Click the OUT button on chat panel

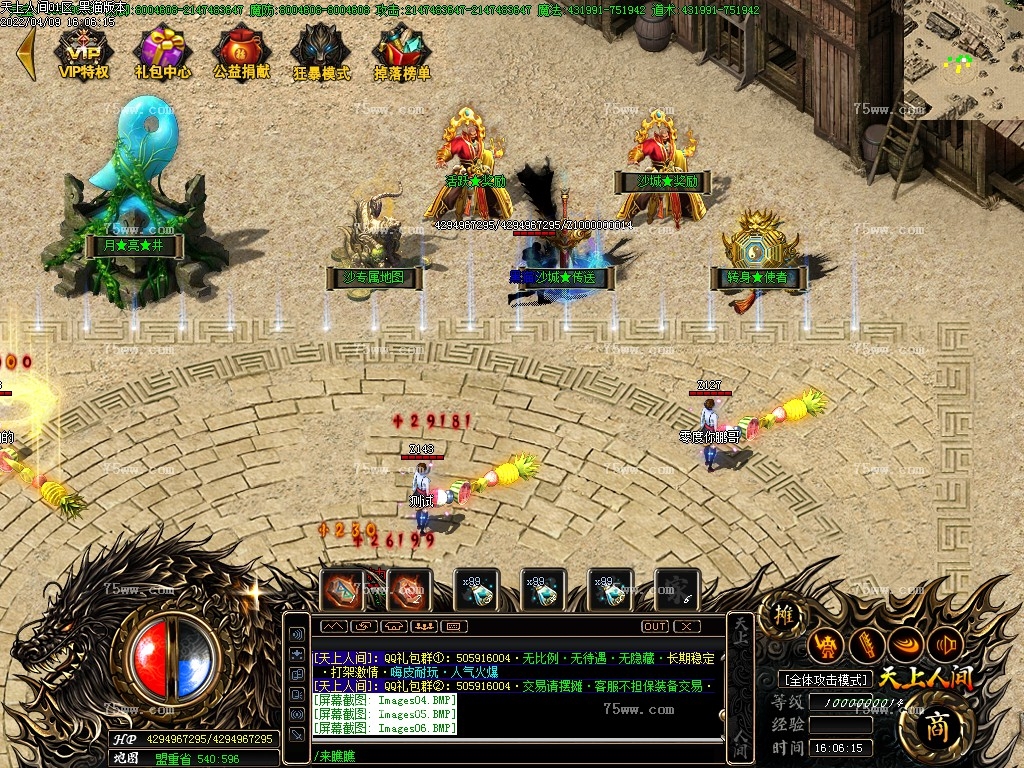tap(655, 626)
